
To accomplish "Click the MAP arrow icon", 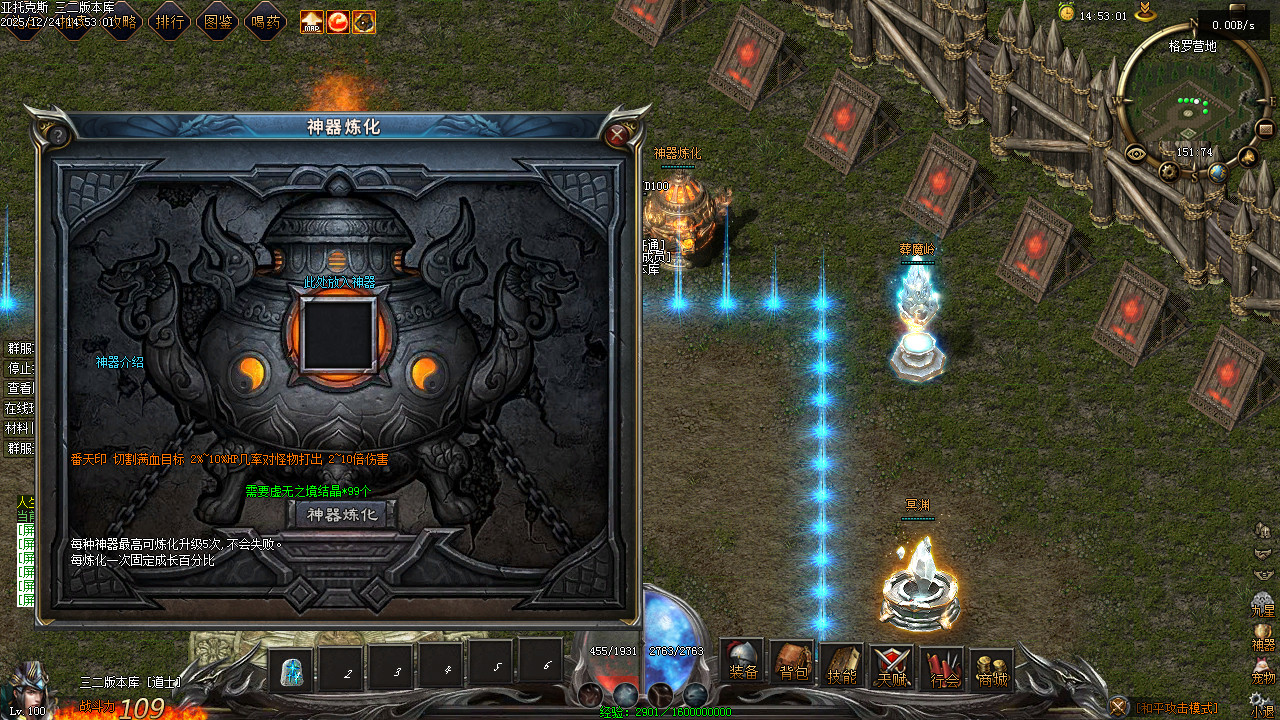I will pyautogui.click(x=312, y=21).
